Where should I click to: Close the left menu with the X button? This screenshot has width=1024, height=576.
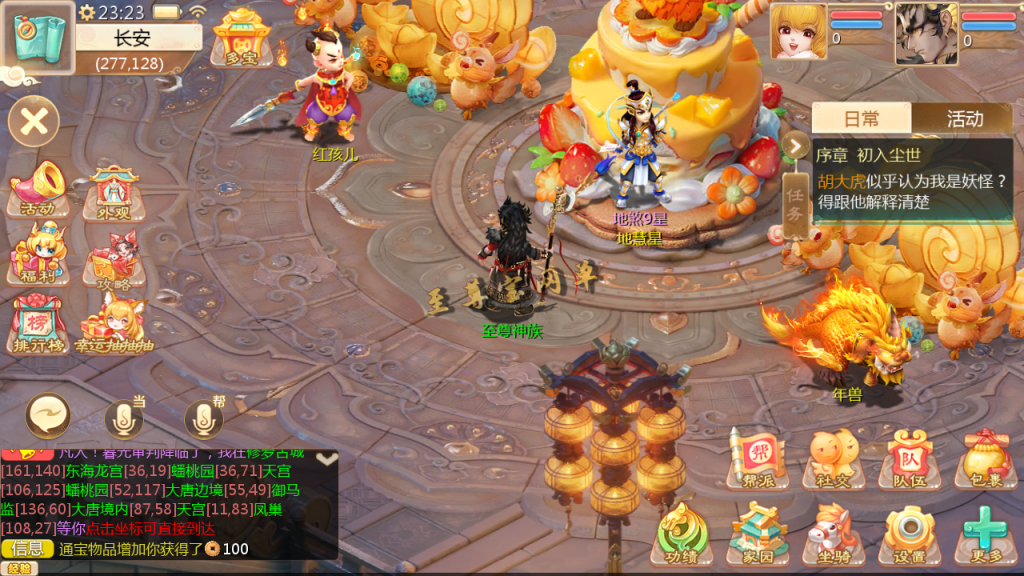click(x=34, y=123)
